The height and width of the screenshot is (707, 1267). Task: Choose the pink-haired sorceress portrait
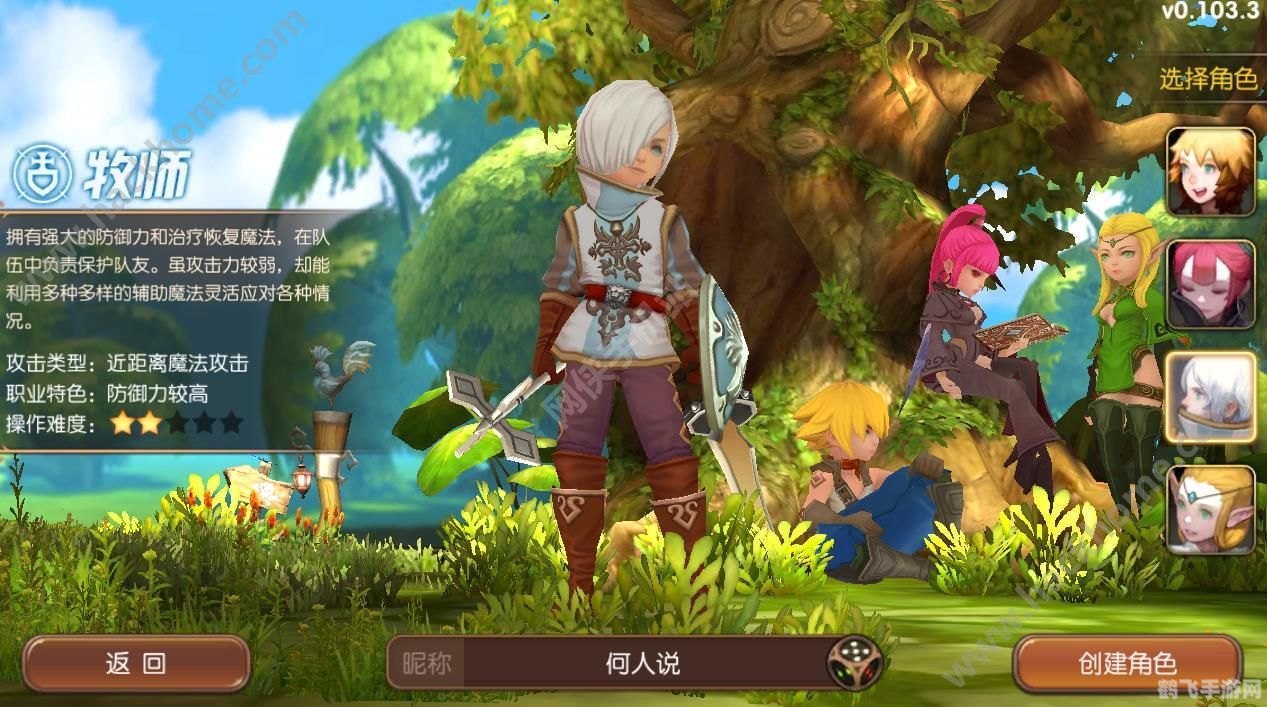tap(1211, 284)
